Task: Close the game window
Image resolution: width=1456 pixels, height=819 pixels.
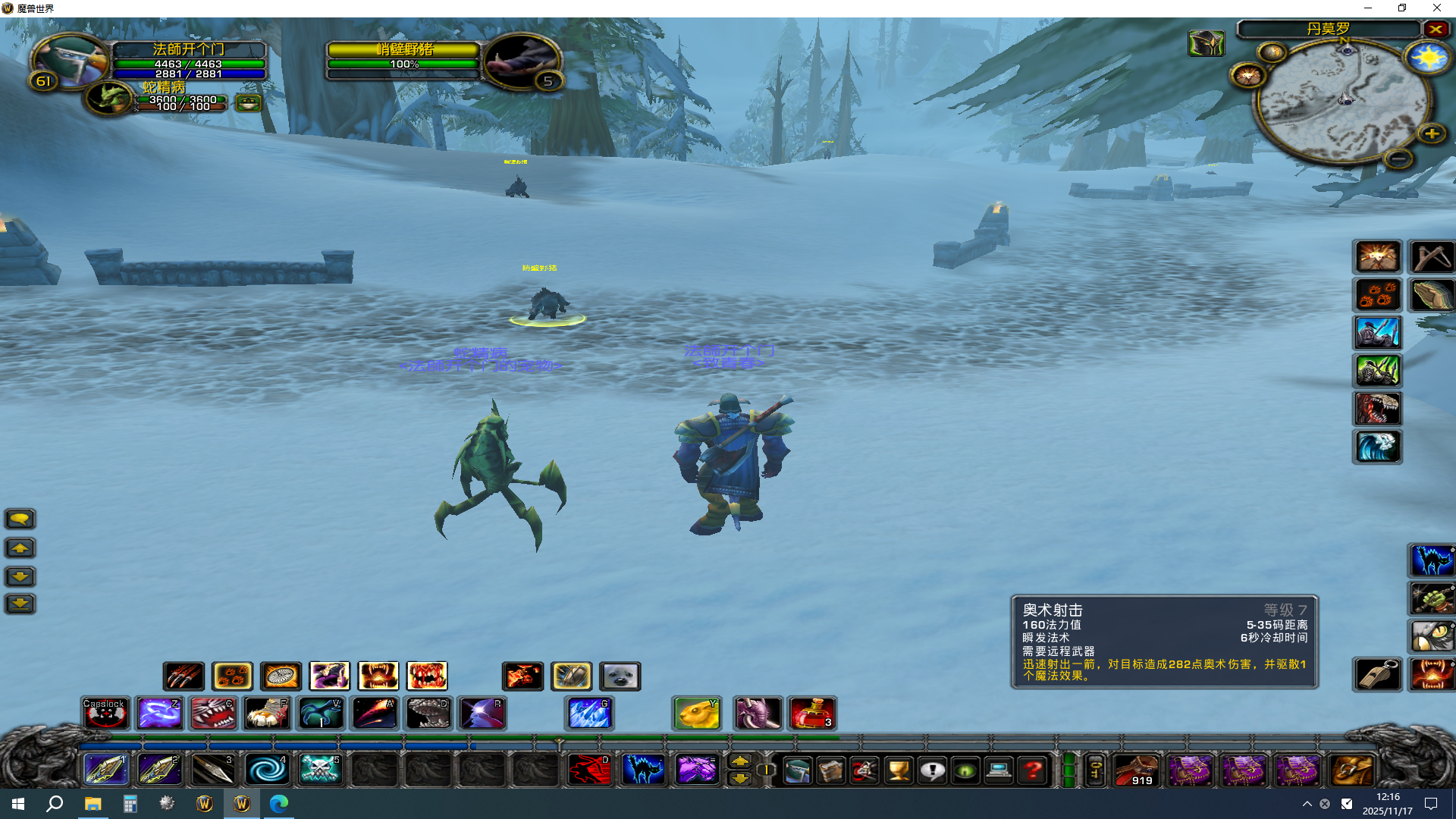Action: tap(1436, 8)
